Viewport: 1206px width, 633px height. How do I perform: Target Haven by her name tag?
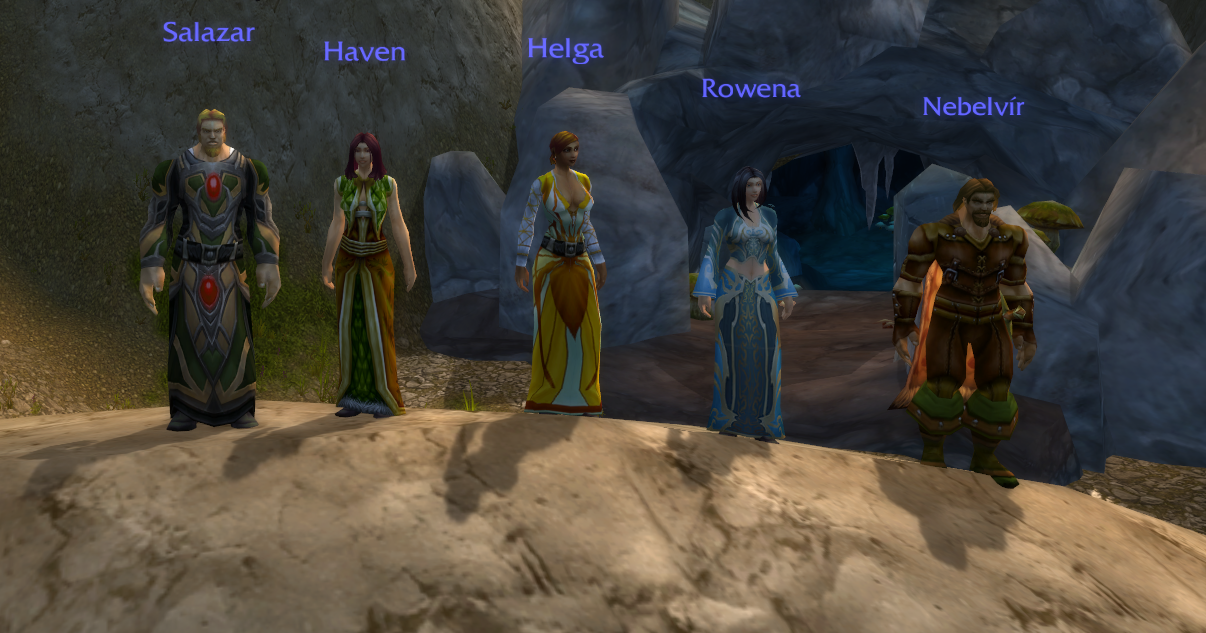(364, 51)
